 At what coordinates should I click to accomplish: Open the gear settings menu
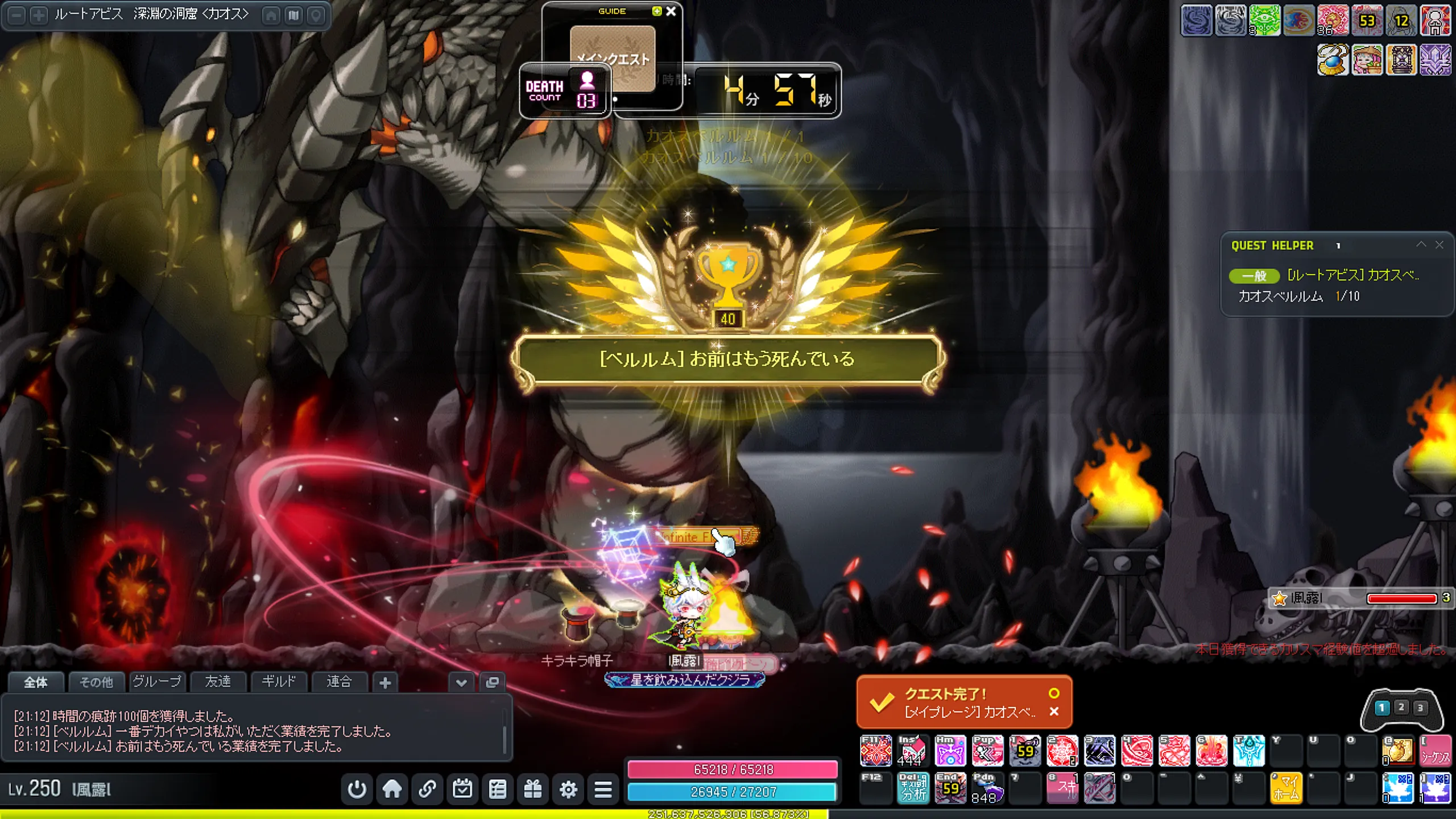(568, 789)
